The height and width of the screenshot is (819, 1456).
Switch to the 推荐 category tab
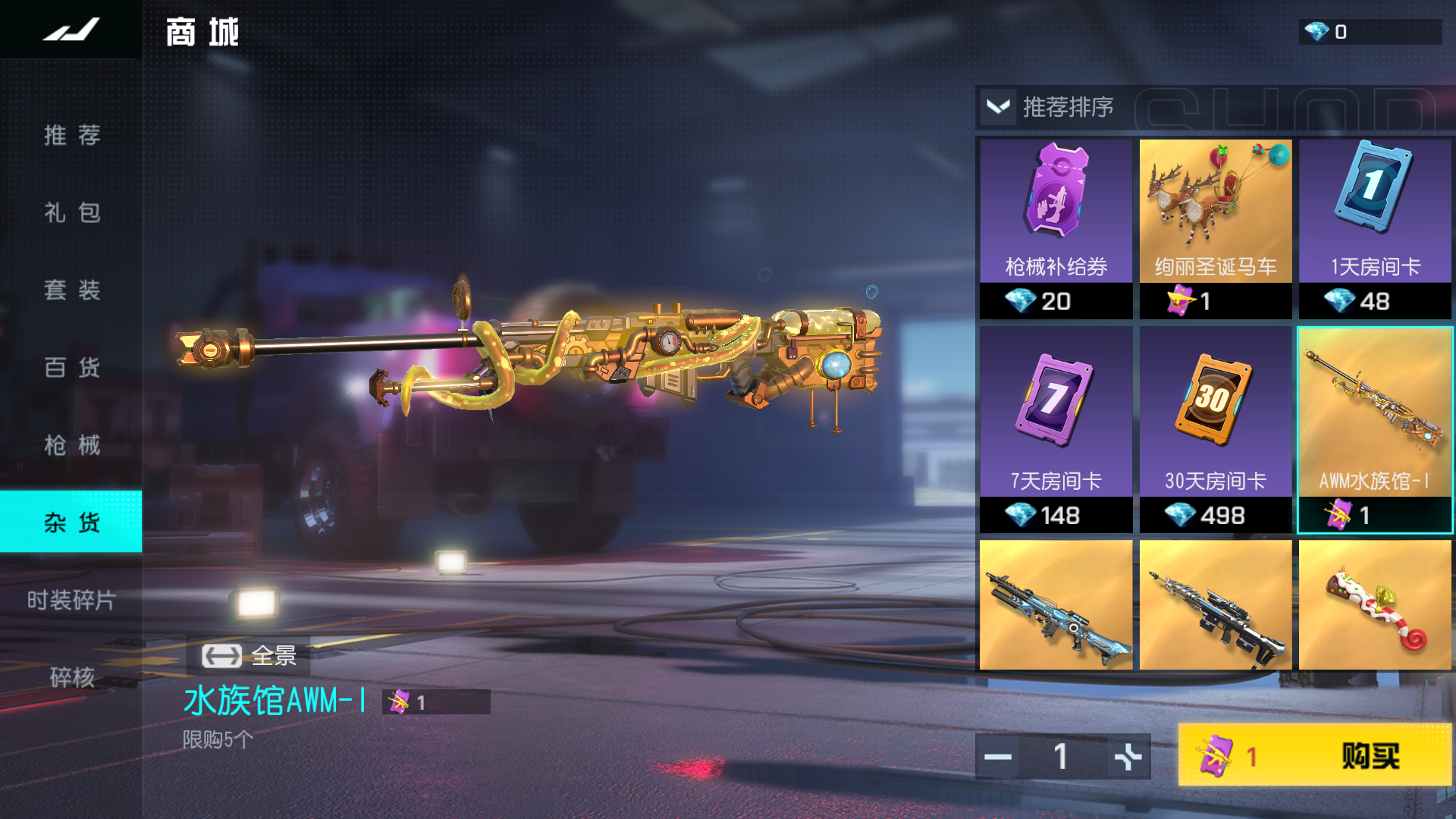point(71,136)
